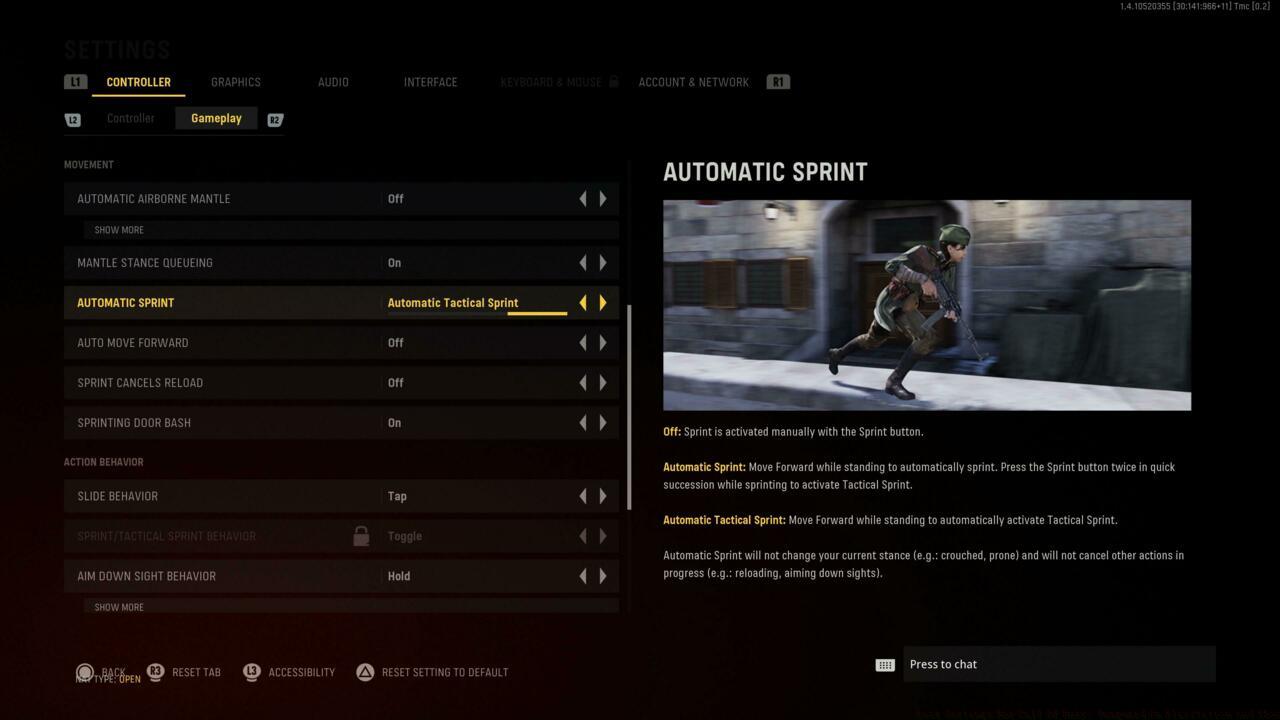1280x720 pixels.
Task: Switch to the Graphics tab
Action: [x=235, y=82]
